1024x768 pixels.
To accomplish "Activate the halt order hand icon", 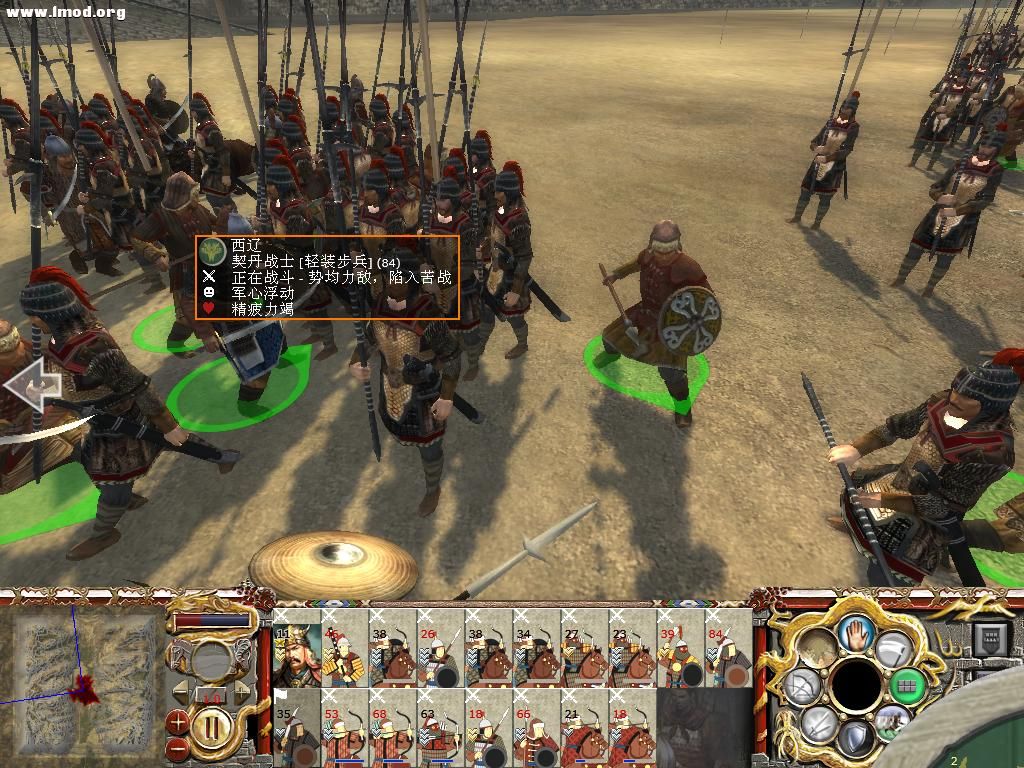I will [856, 632].
